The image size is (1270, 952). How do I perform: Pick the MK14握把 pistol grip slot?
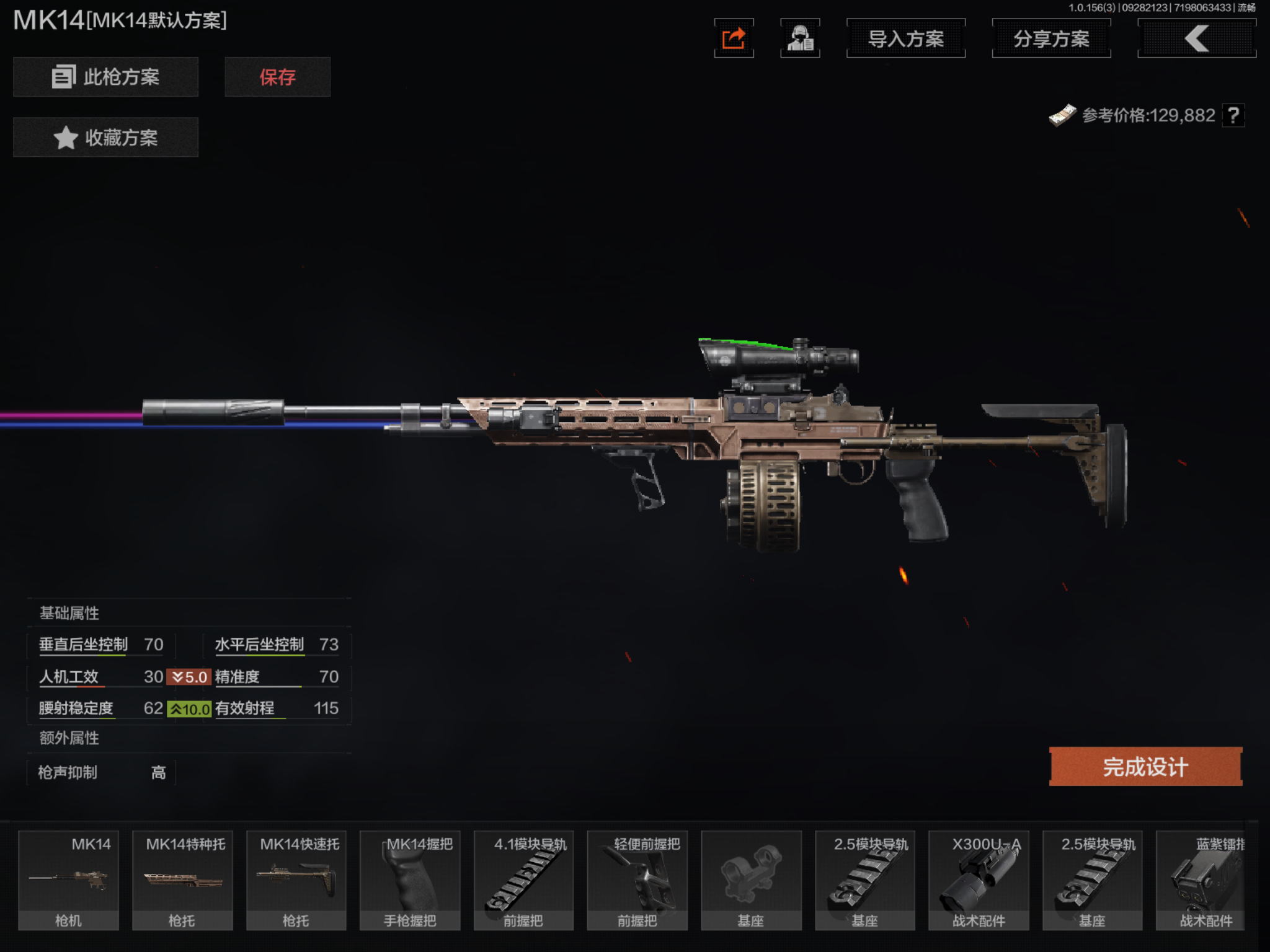coord(410,880)
